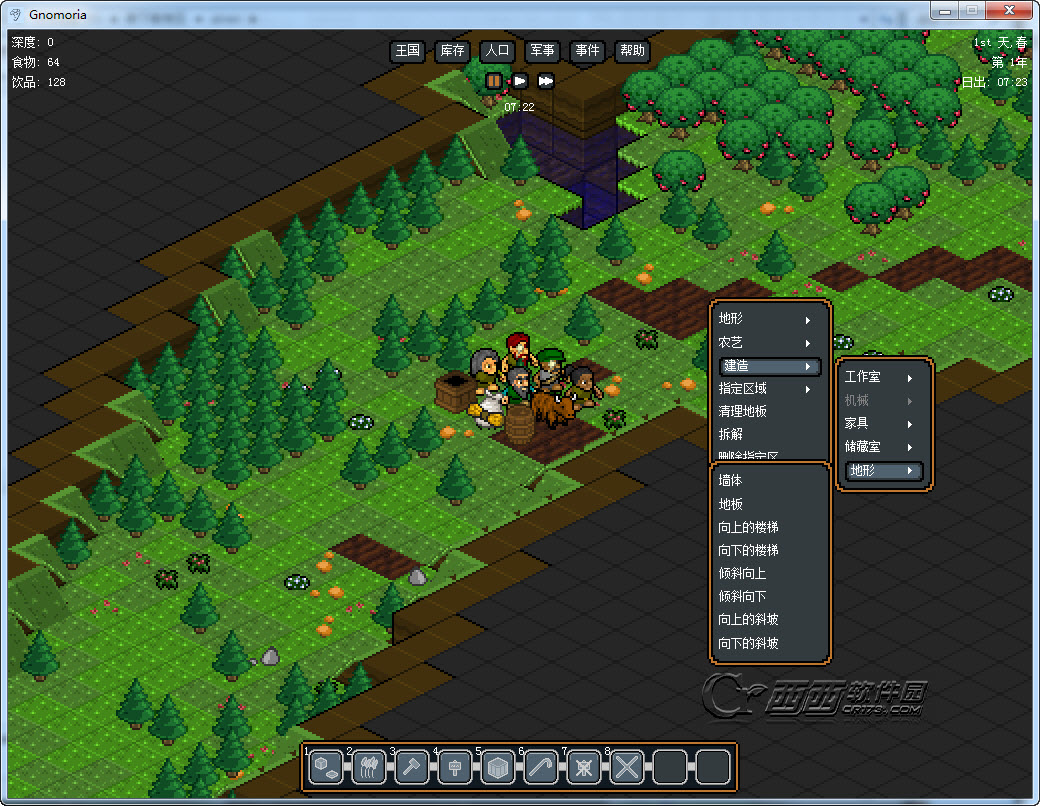Open the 人口 (Population) panel
This screenshot has width=1040, height=806.
[497, 51]
